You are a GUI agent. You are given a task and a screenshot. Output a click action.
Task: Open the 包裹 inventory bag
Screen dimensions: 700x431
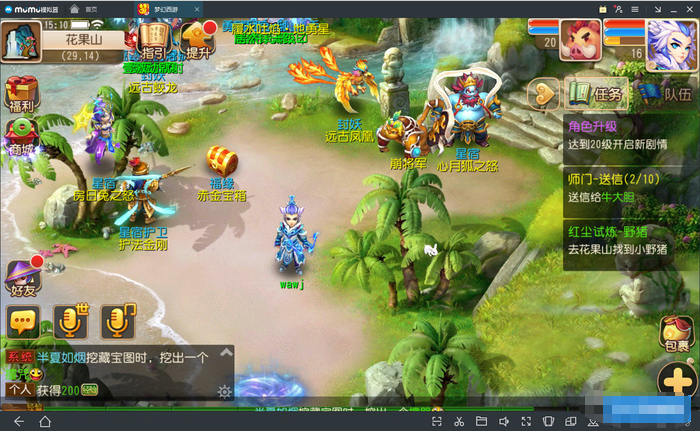click(677, 336)
